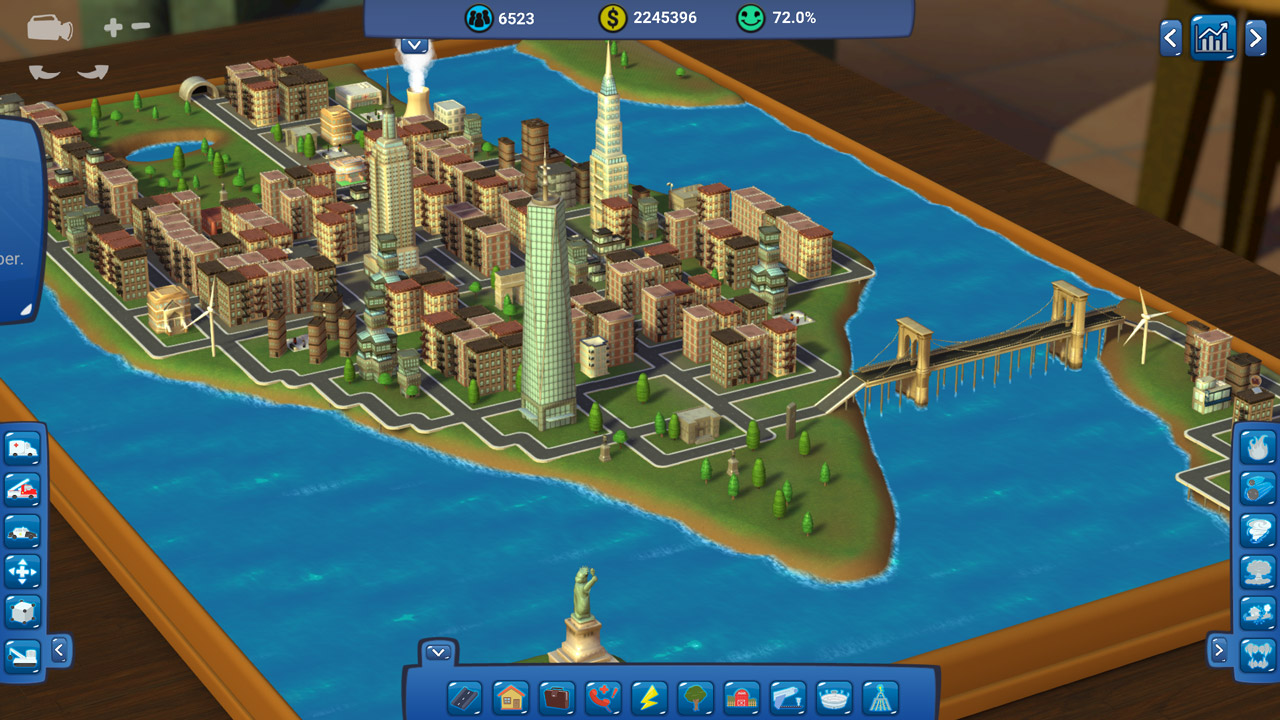Screen dimensions: 1280x720
Task: Choose the briefcase commercial category
Action: [557, 697]
